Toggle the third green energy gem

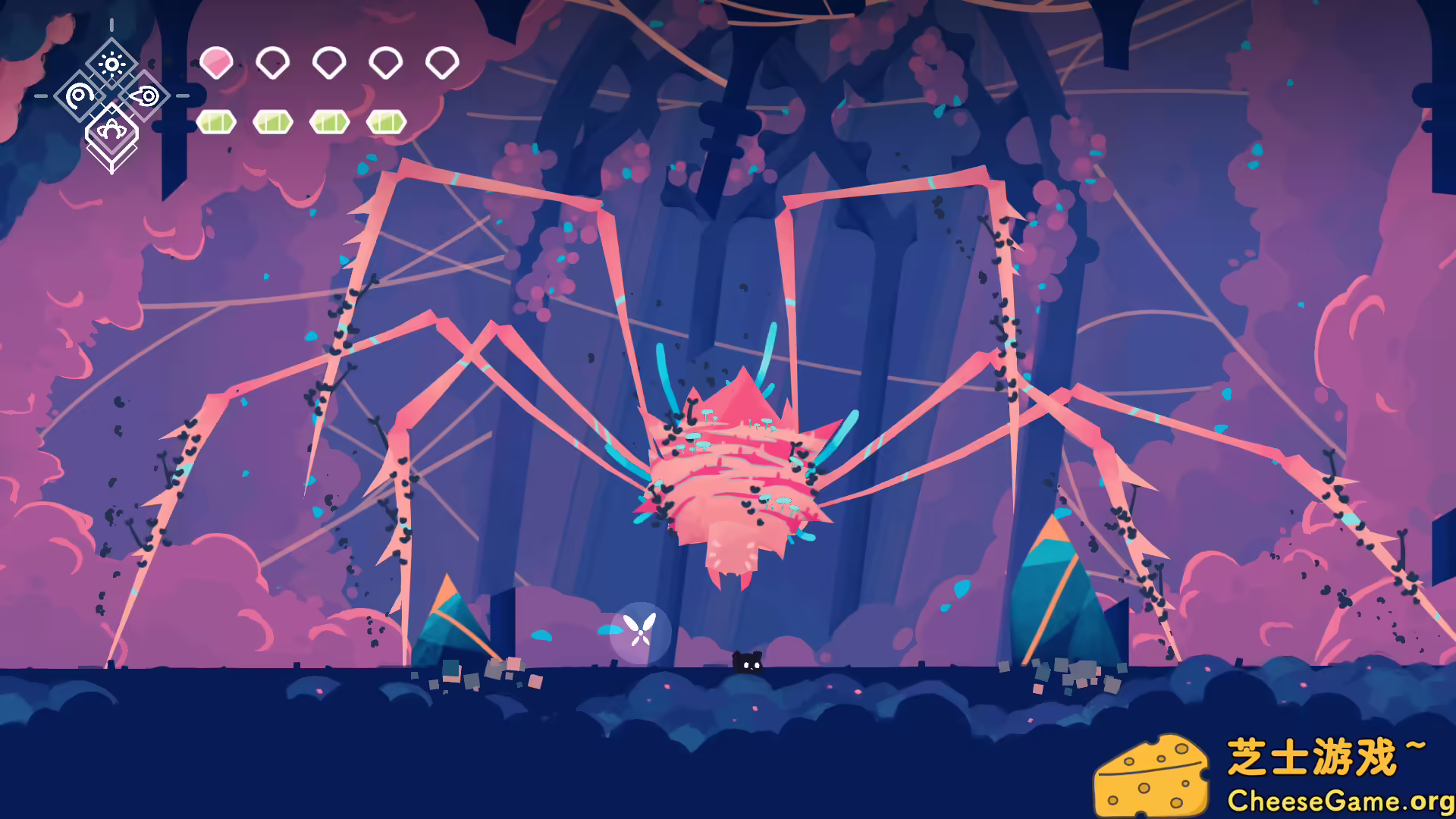328,120
